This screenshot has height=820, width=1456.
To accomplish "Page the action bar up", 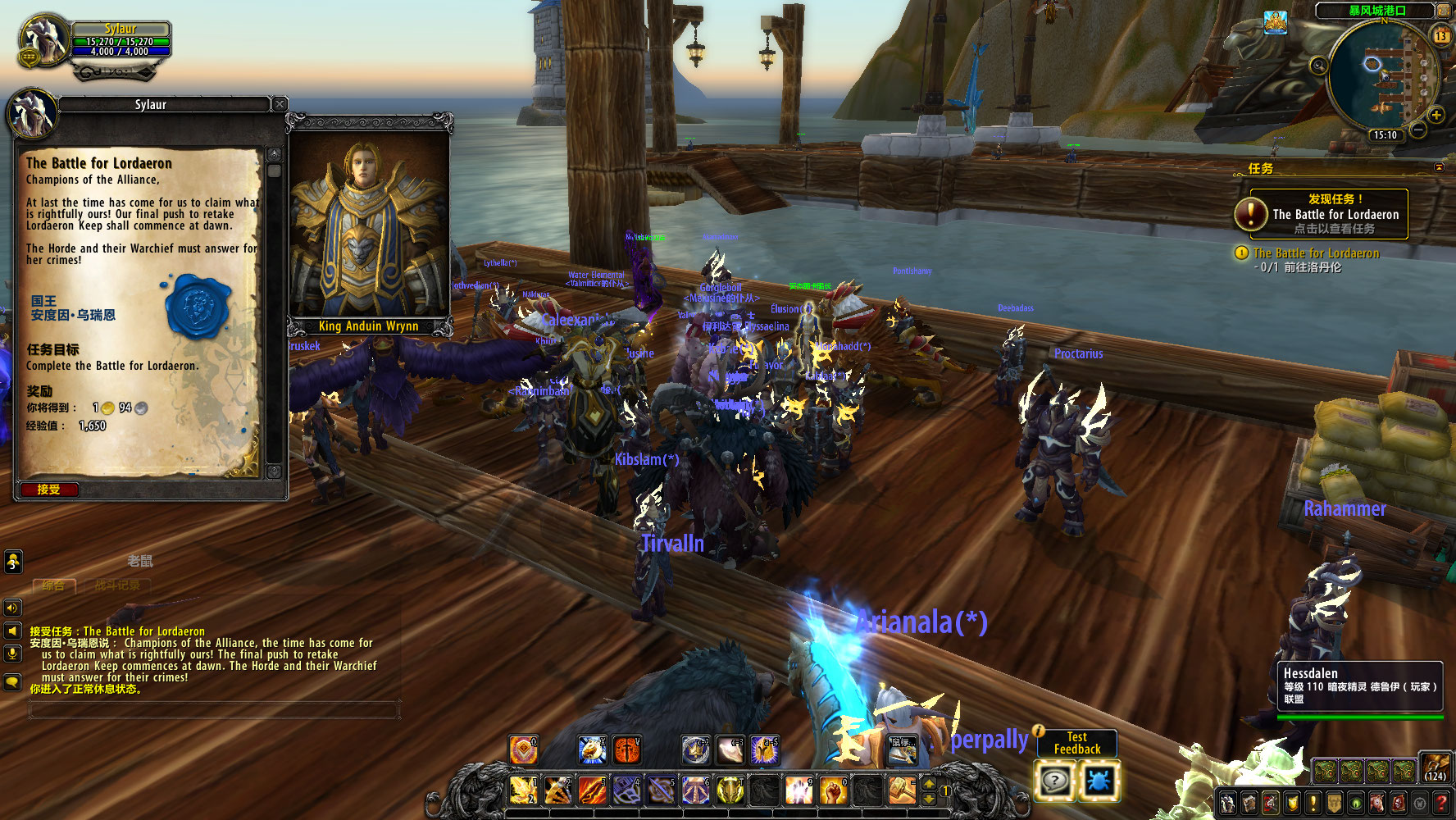I will [x=929, y=783].
